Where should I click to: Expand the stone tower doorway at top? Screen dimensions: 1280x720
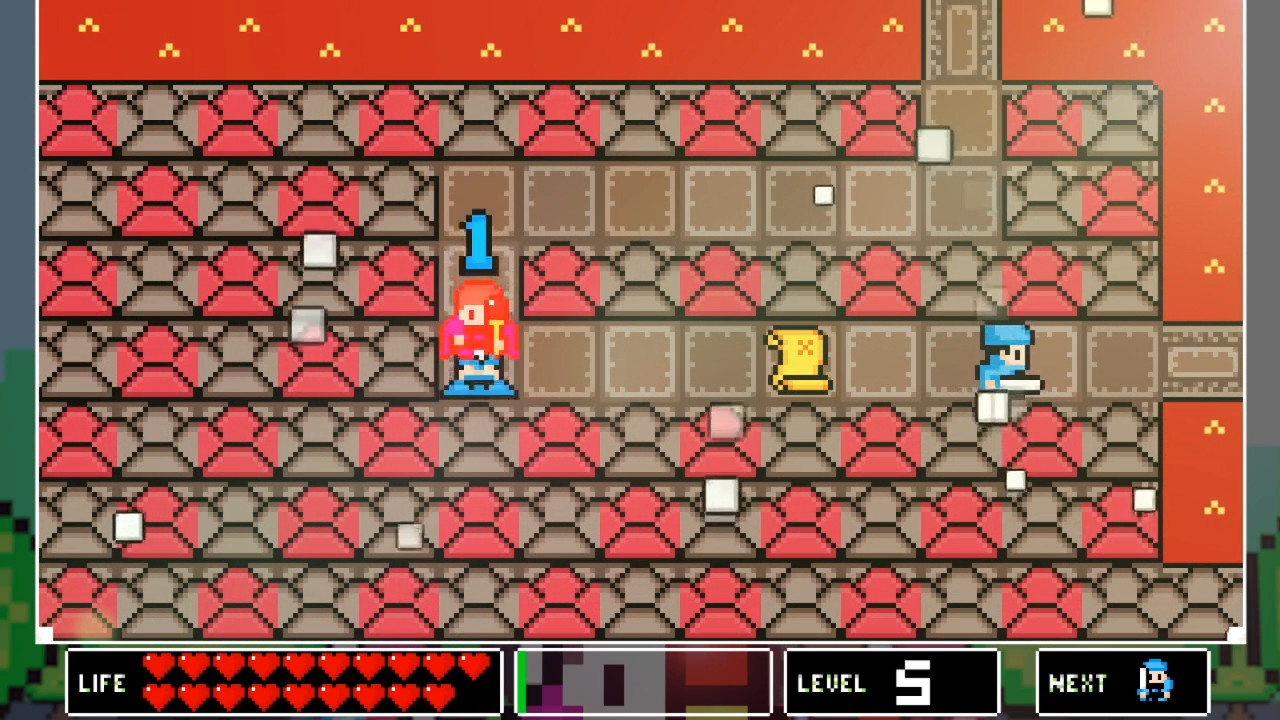coord(960,40)
